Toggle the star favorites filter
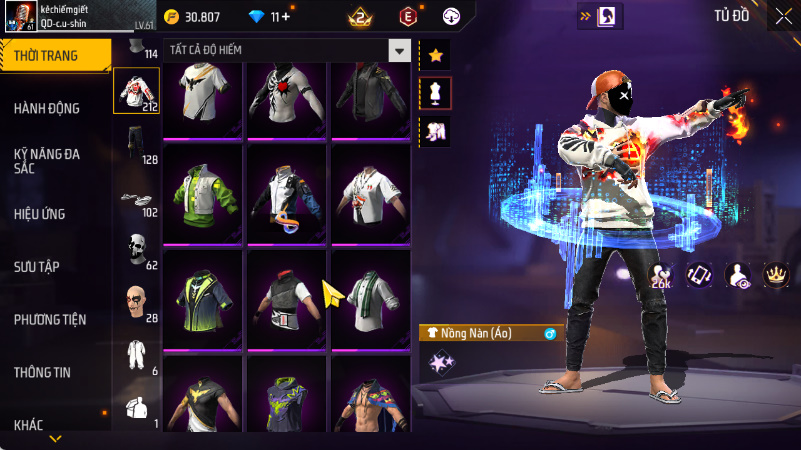 [x=435, y=55]
